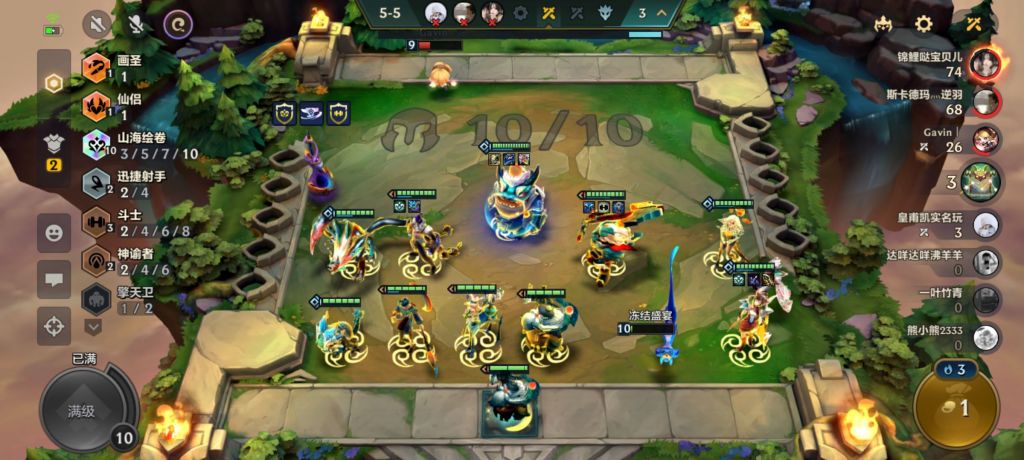Spectate Gavin's board from the player list
The image size is (1024, 460).
click(x=985, y=139)
